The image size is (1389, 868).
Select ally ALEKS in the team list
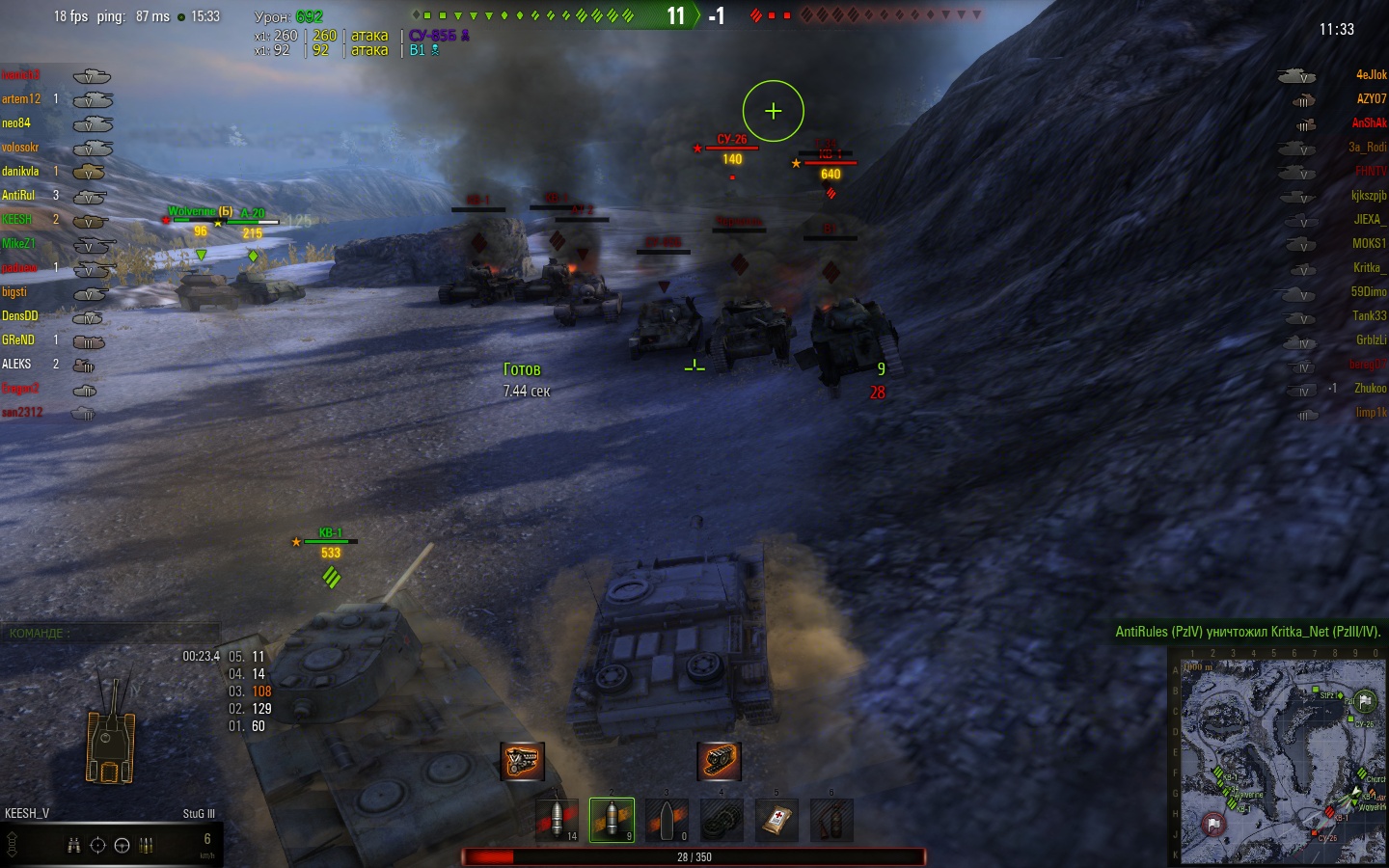point(16,365)
